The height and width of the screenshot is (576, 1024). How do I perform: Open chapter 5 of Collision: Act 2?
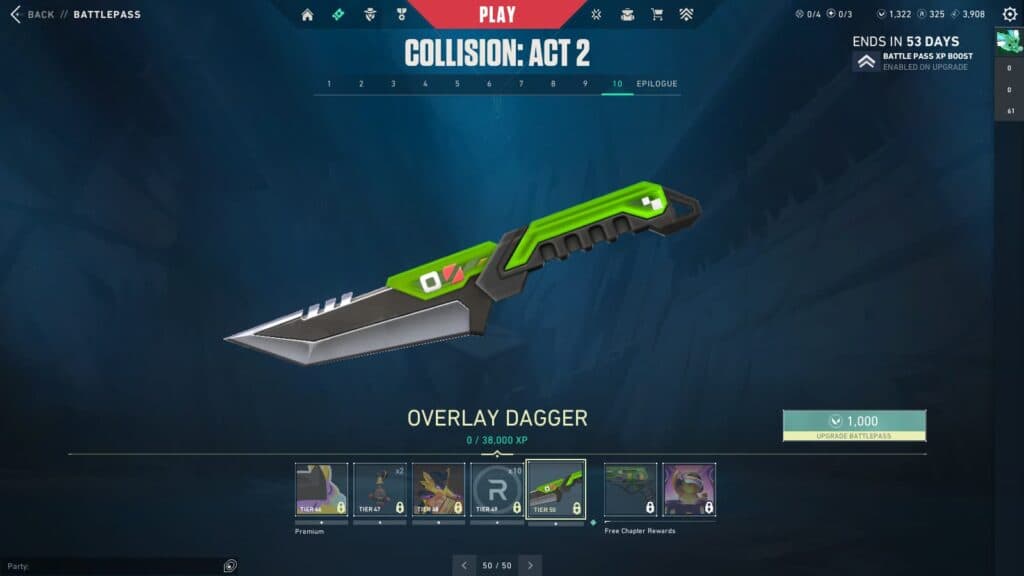pyautogui.click(x=457, y=84)
